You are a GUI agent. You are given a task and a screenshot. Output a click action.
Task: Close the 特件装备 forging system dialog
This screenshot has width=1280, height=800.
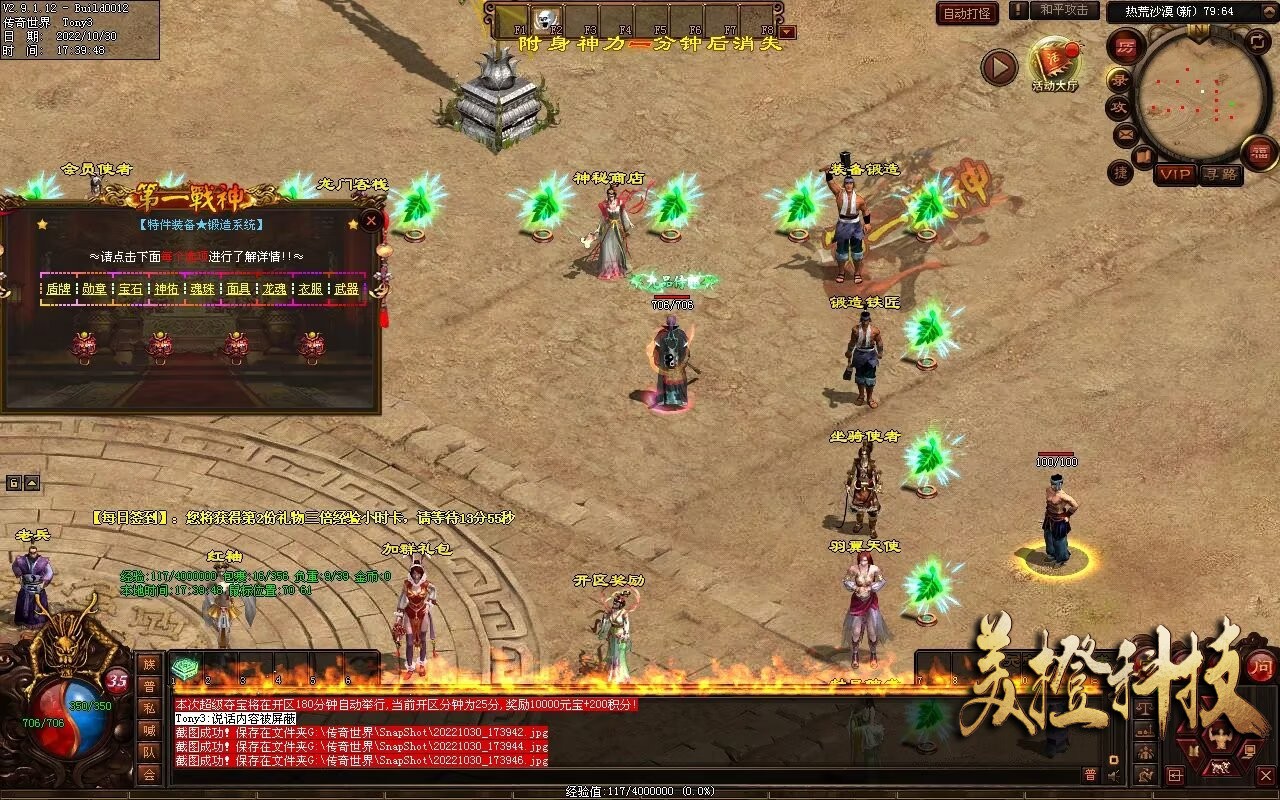pos(371,221)
